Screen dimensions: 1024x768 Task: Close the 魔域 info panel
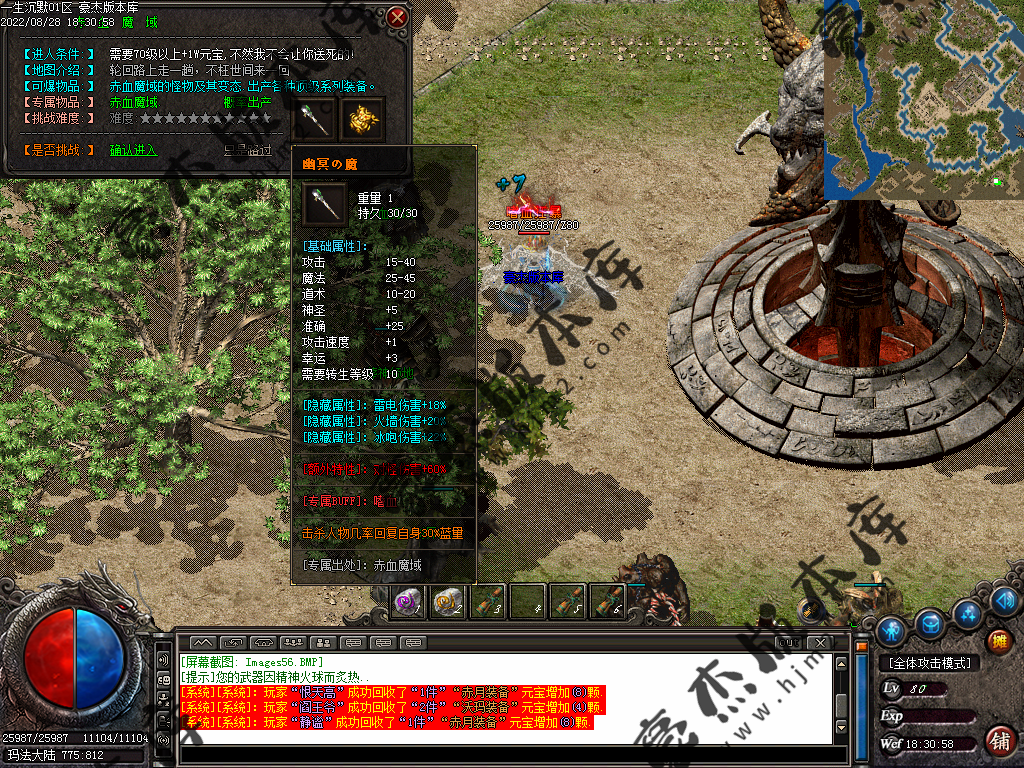click(397, 17)
